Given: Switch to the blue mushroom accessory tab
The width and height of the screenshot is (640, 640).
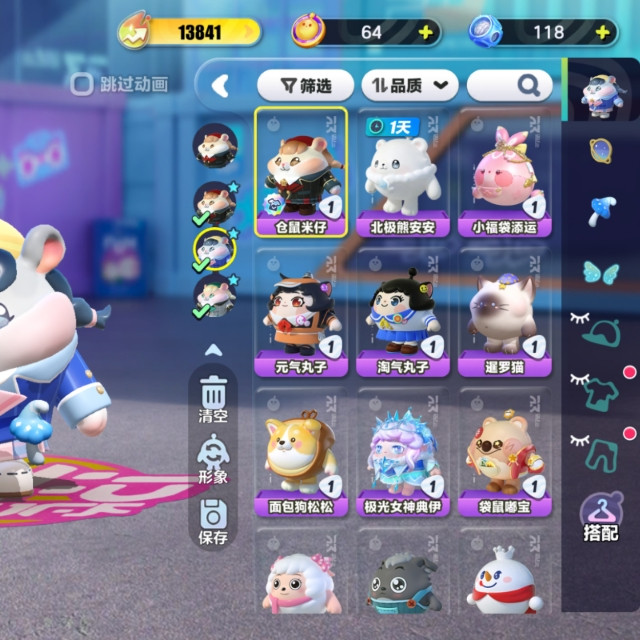Looking at the screenshot, I should point(602,210).
